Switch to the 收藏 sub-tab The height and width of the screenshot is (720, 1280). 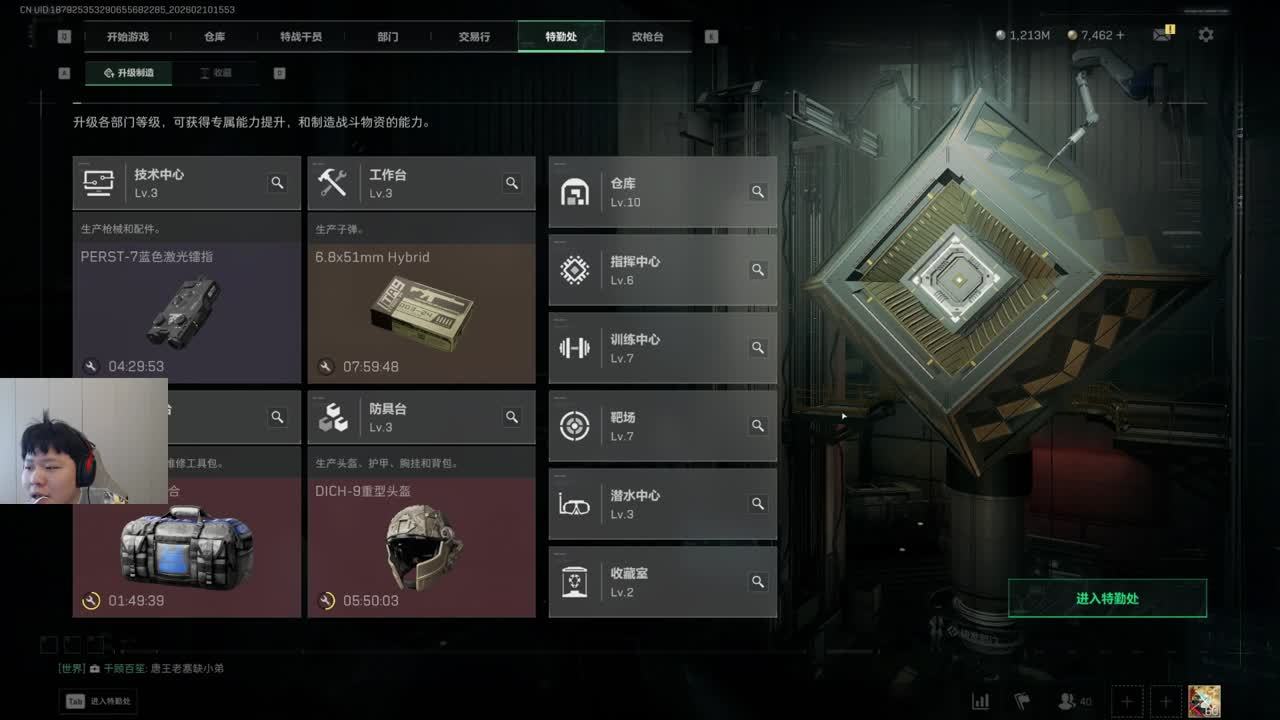point(215,73)
